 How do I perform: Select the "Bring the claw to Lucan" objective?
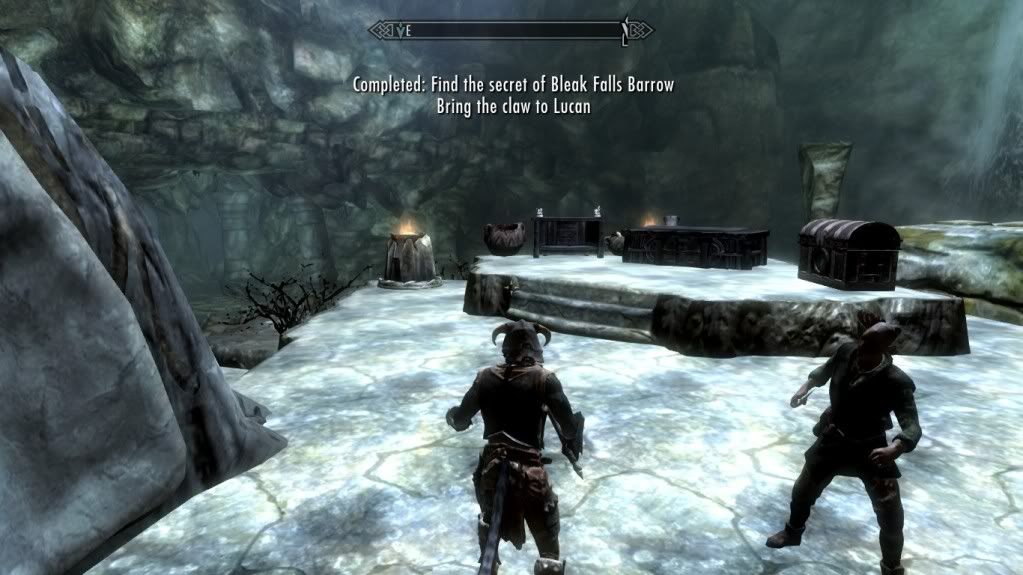click(513, 106)
